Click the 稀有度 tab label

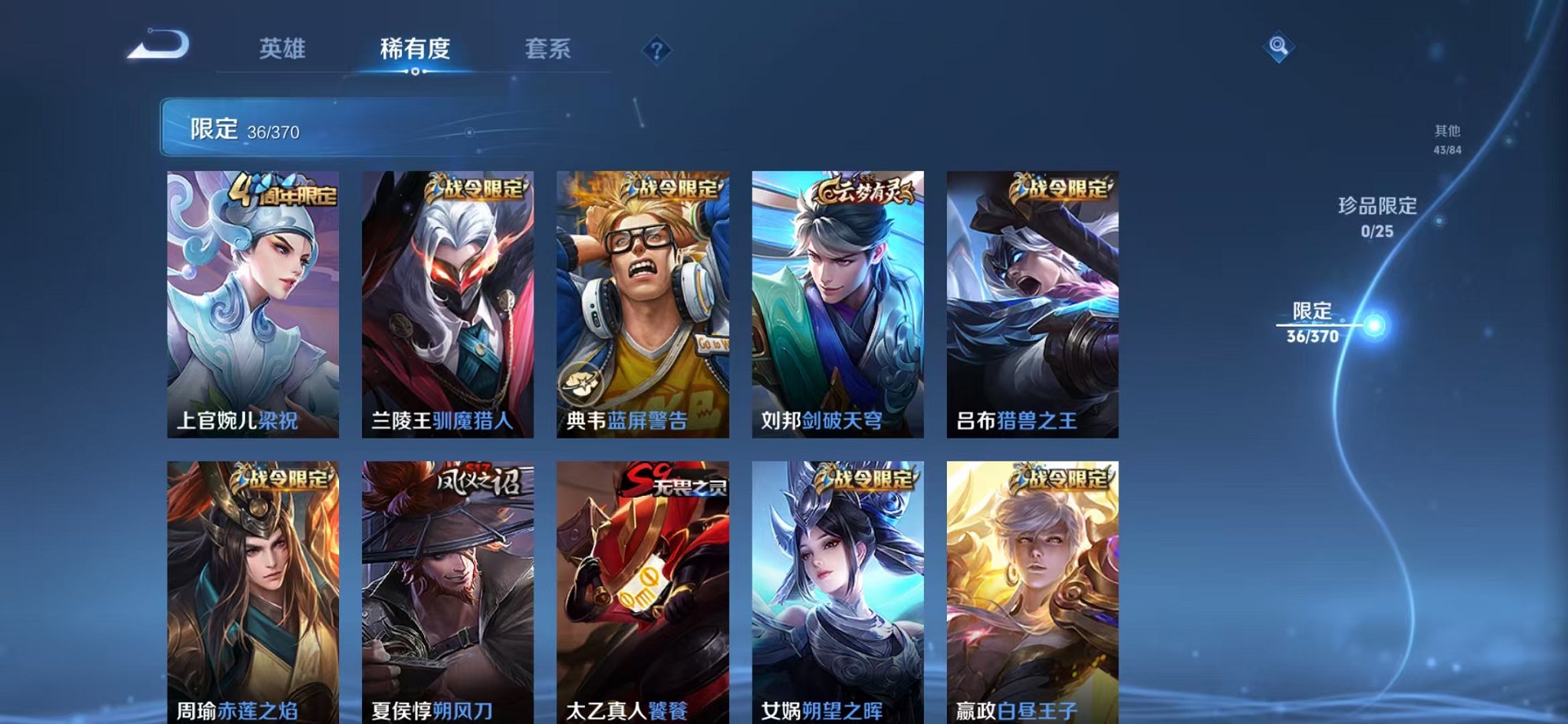click(416, 49)
